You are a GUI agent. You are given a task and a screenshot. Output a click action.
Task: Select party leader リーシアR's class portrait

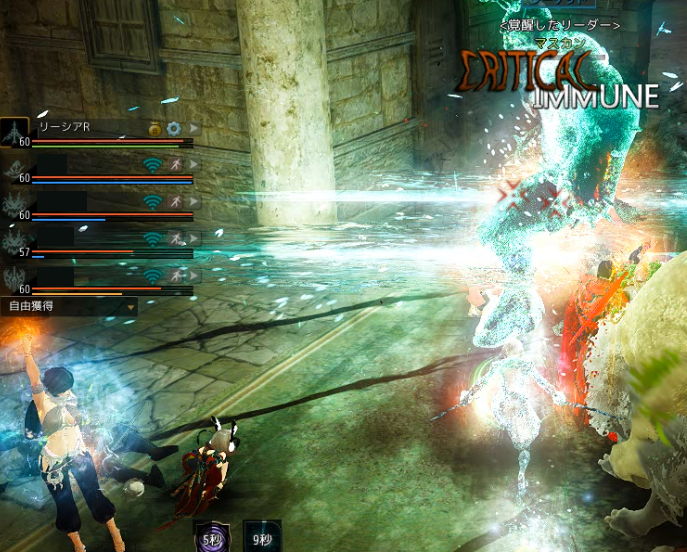[x=15, y=130]
